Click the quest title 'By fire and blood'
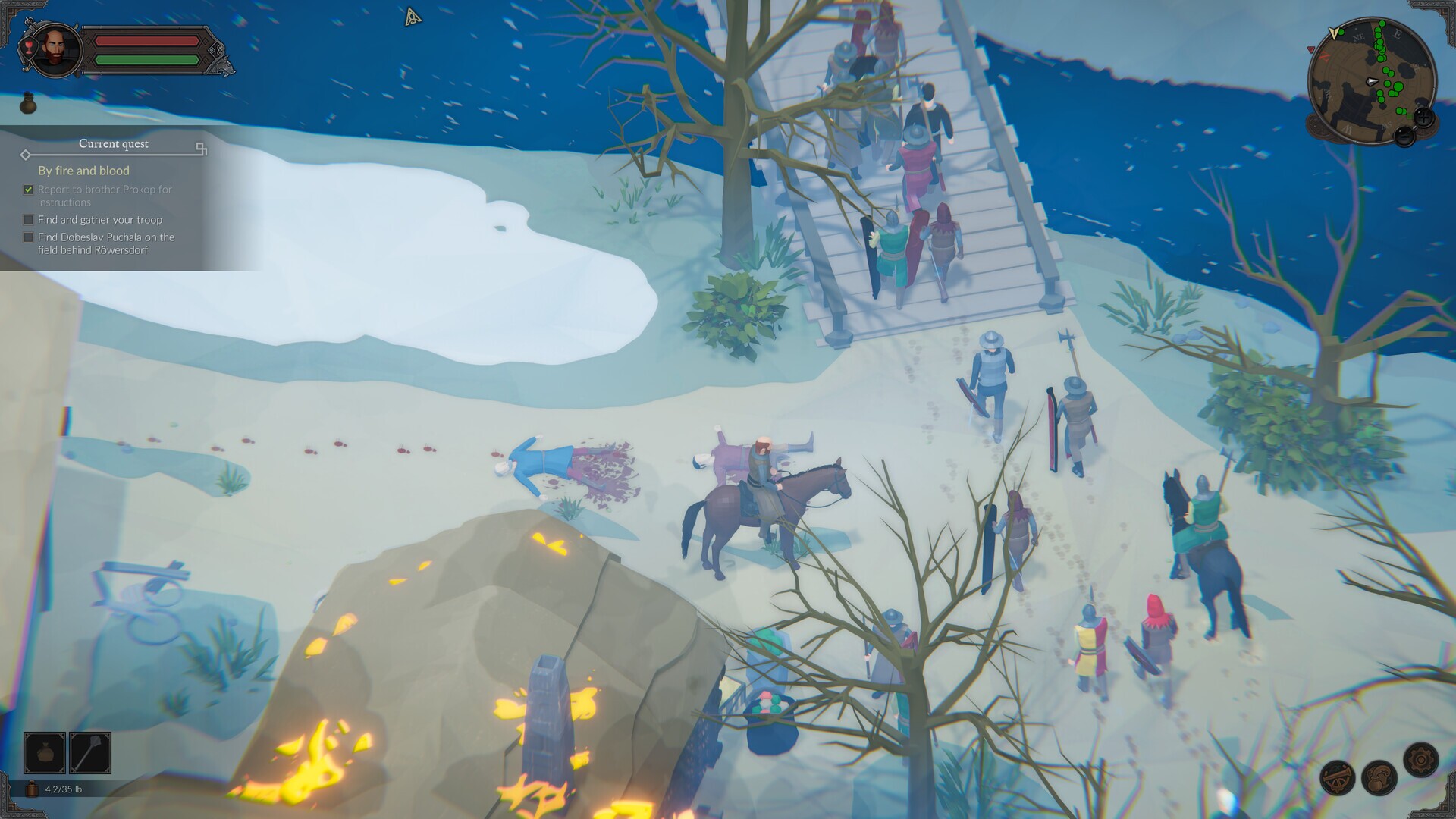1456x819 pixels. coord(83,171)
